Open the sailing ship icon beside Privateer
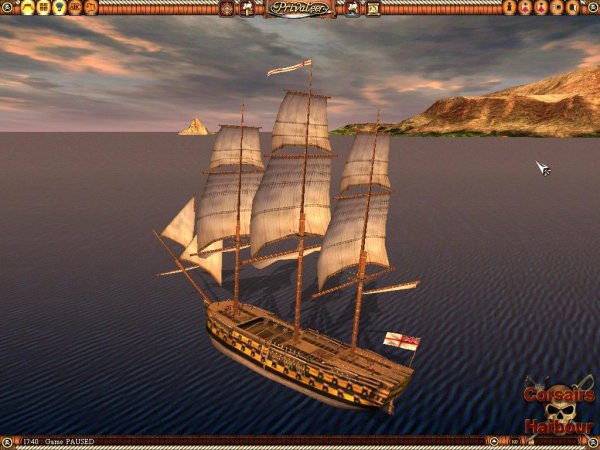 tap(353, 8)
